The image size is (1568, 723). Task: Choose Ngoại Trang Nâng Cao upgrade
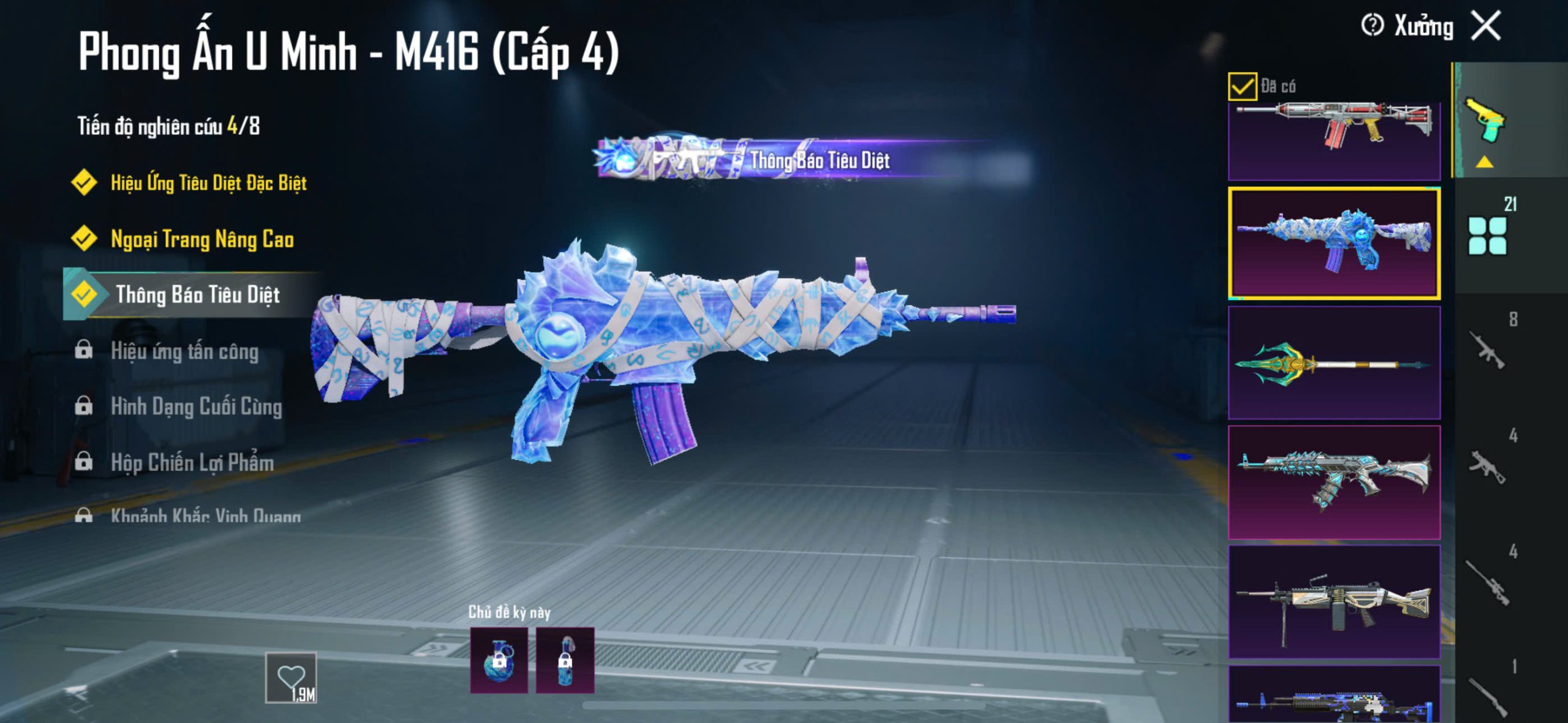click(x=202, y=239)
